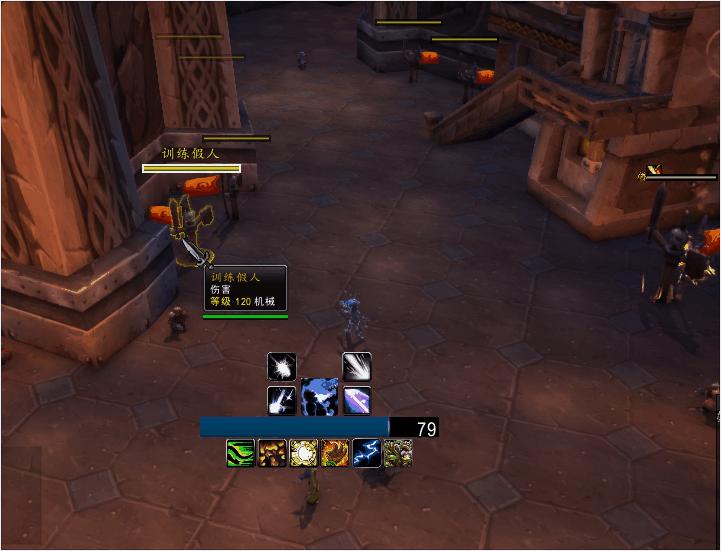
Task: Activate the white starburst ability icon
Action: tap(282, 366)
